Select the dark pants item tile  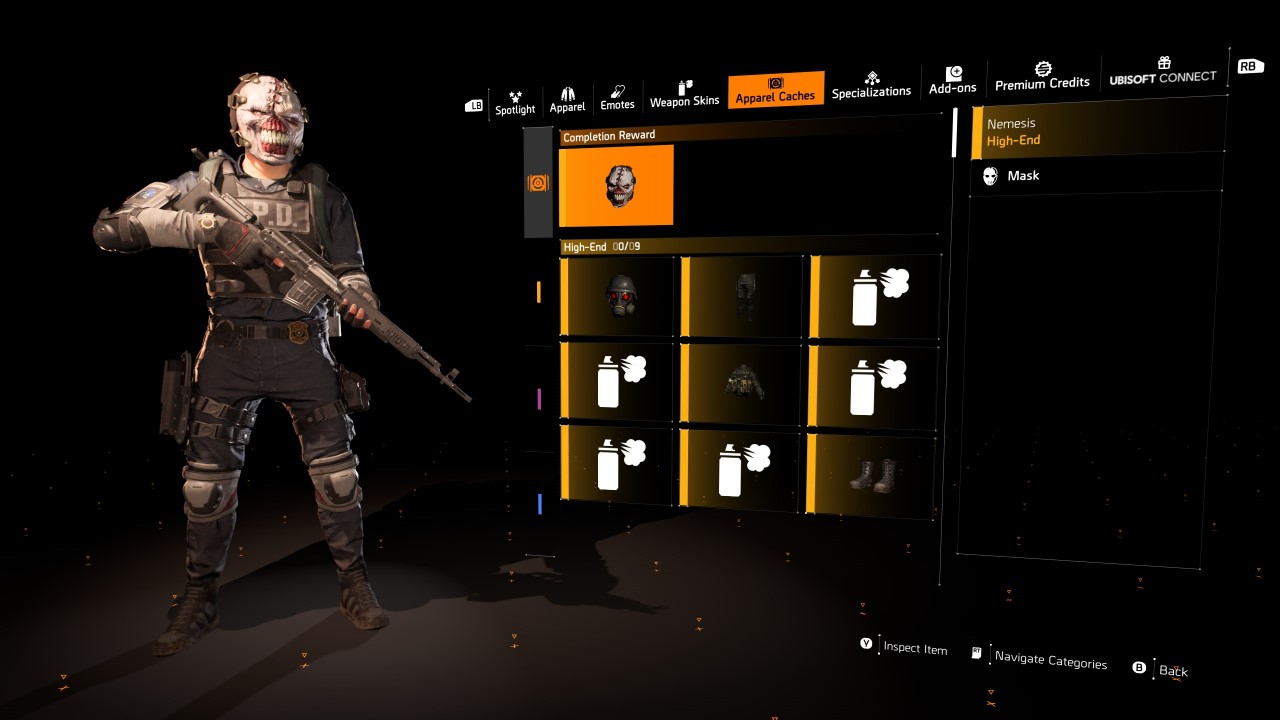coord(742,296)
